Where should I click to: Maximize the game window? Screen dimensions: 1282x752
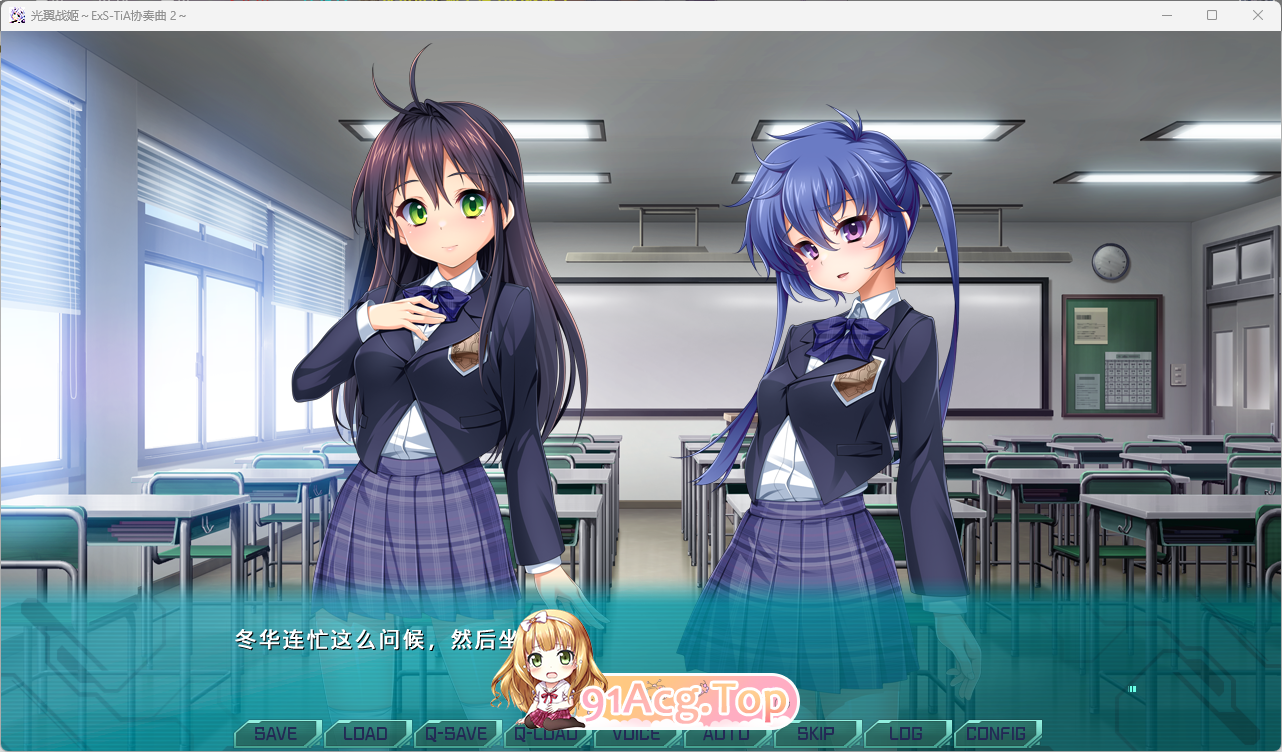click(1212, 15)
